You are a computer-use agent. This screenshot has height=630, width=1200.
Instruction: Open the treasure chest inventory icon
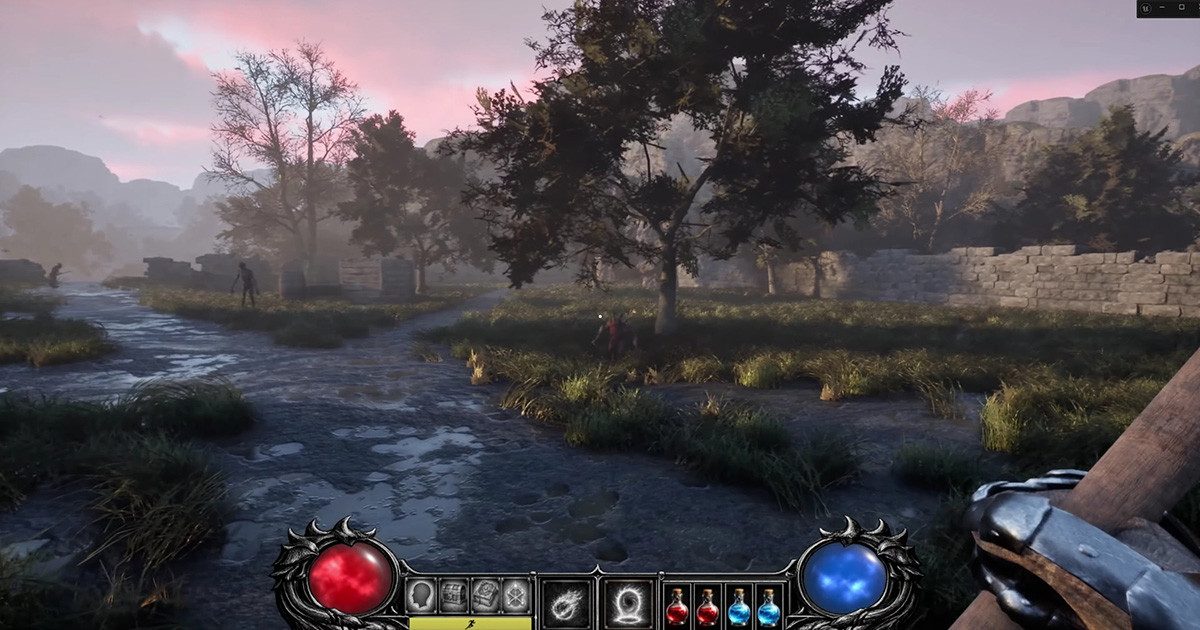pos(453,595)
